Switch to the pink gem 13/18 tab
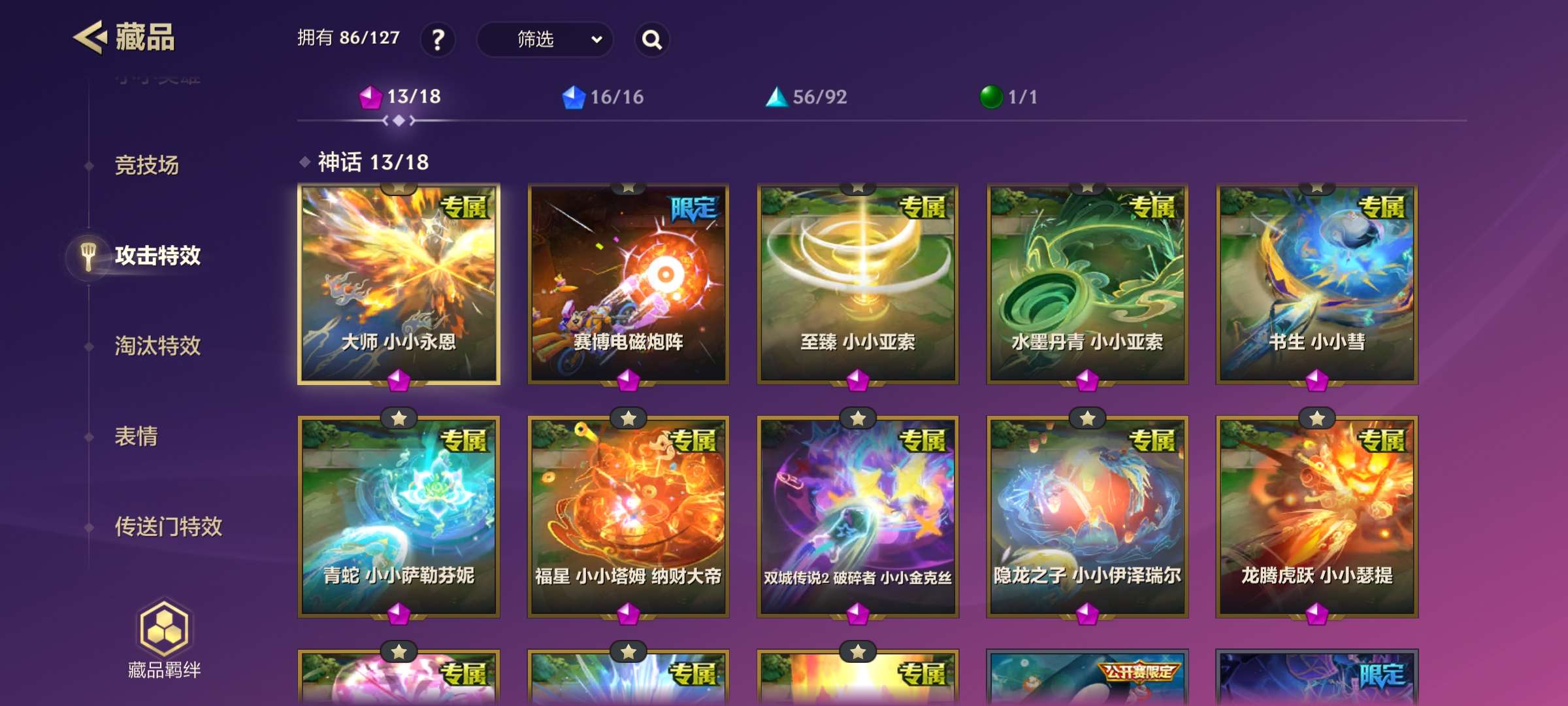1568x706 pixels. pos(400,97)
